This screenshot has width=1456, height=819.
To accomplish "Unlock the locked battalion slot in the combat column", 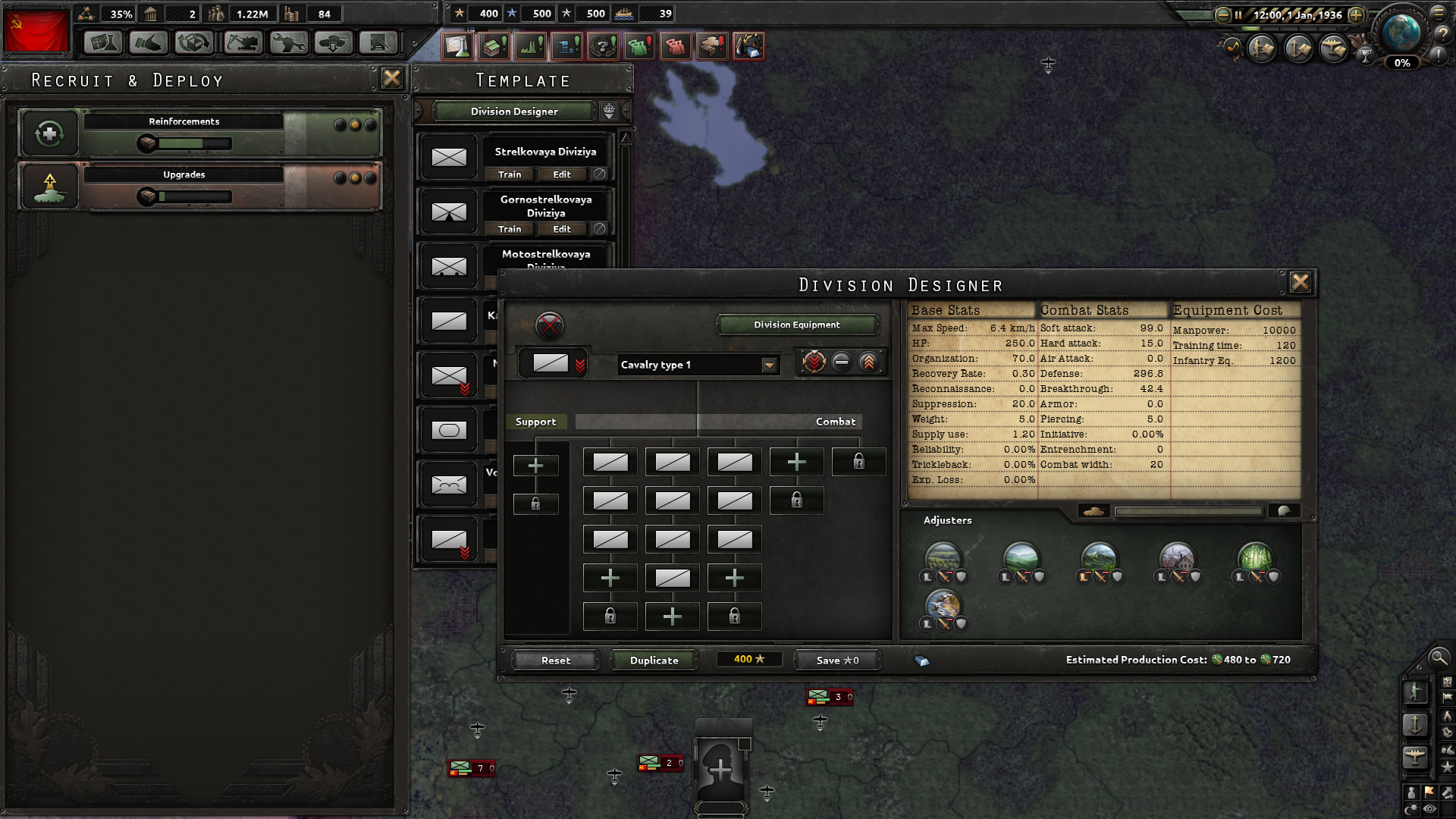I will pyautogui.click(x=859, y=462).
